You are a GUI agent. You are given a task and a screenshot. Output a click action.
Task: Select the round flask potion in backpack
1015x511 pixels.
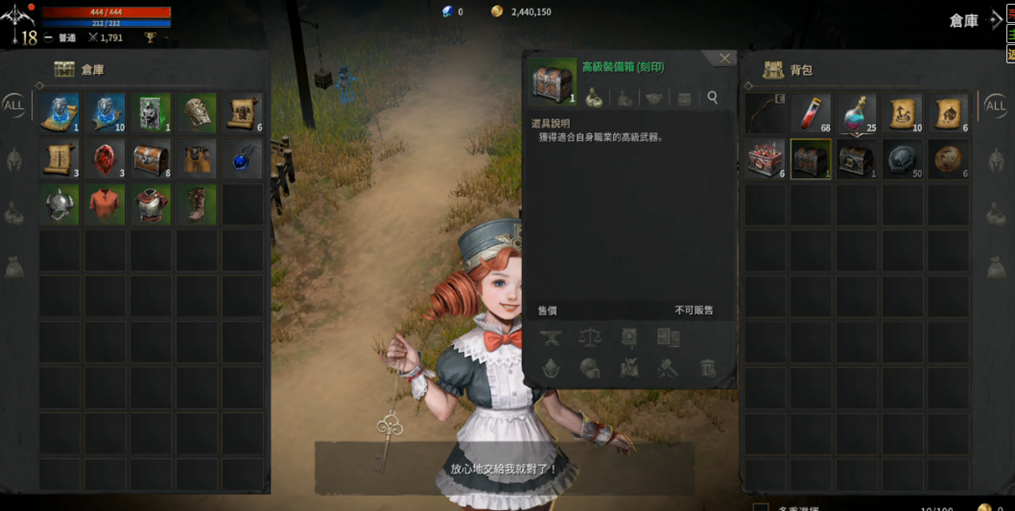(857, 114)
